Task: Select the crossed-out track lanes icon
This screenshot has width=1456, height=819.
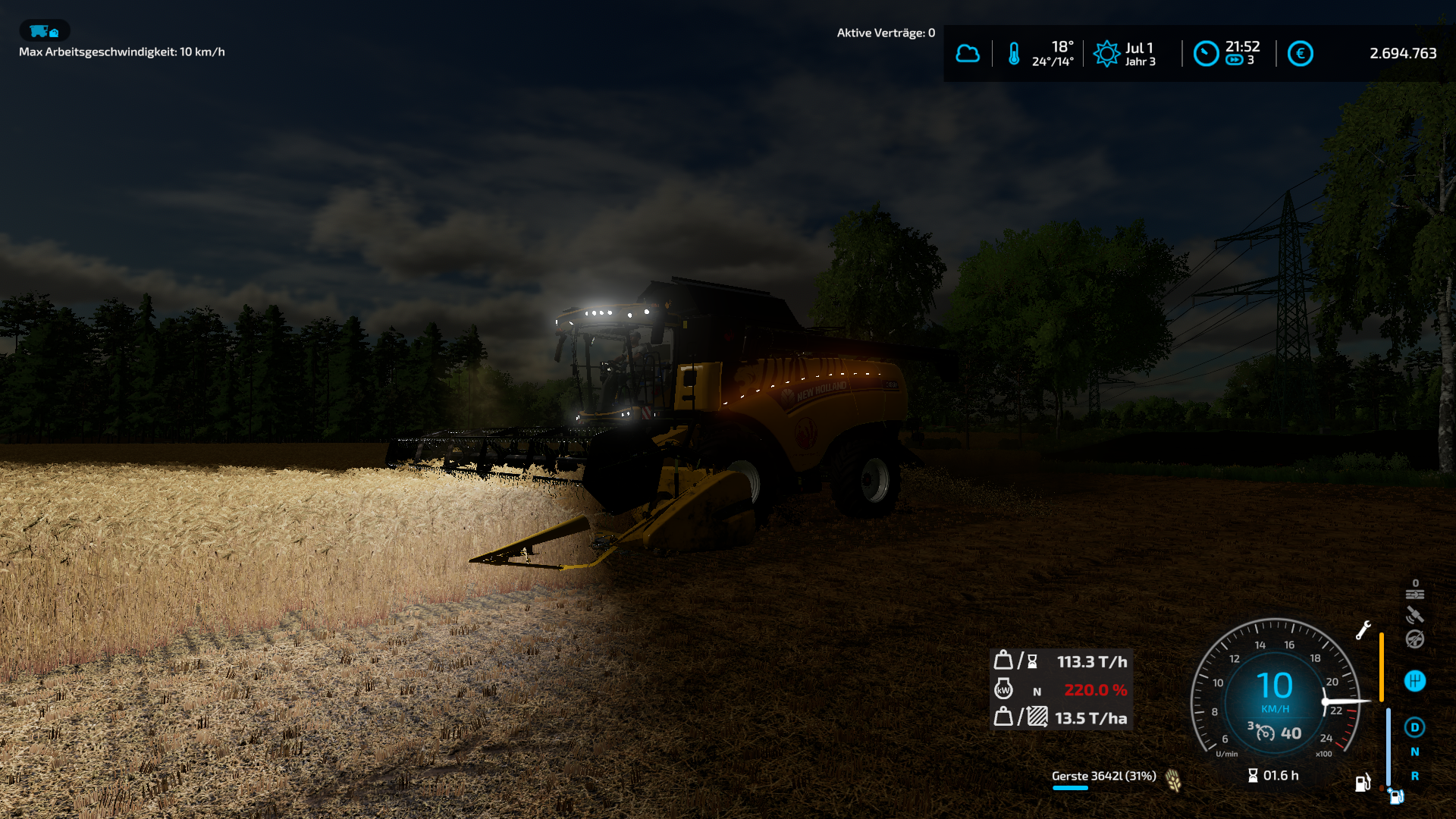Action: [1415, 593]
